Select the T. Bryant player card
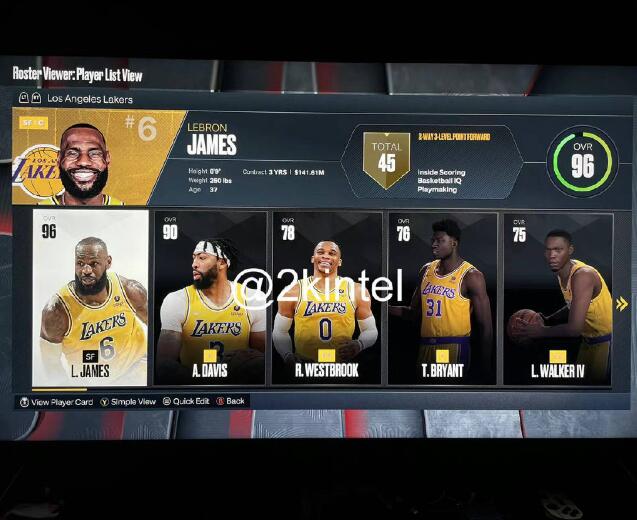The image size is (637, 520). point(441,298)
